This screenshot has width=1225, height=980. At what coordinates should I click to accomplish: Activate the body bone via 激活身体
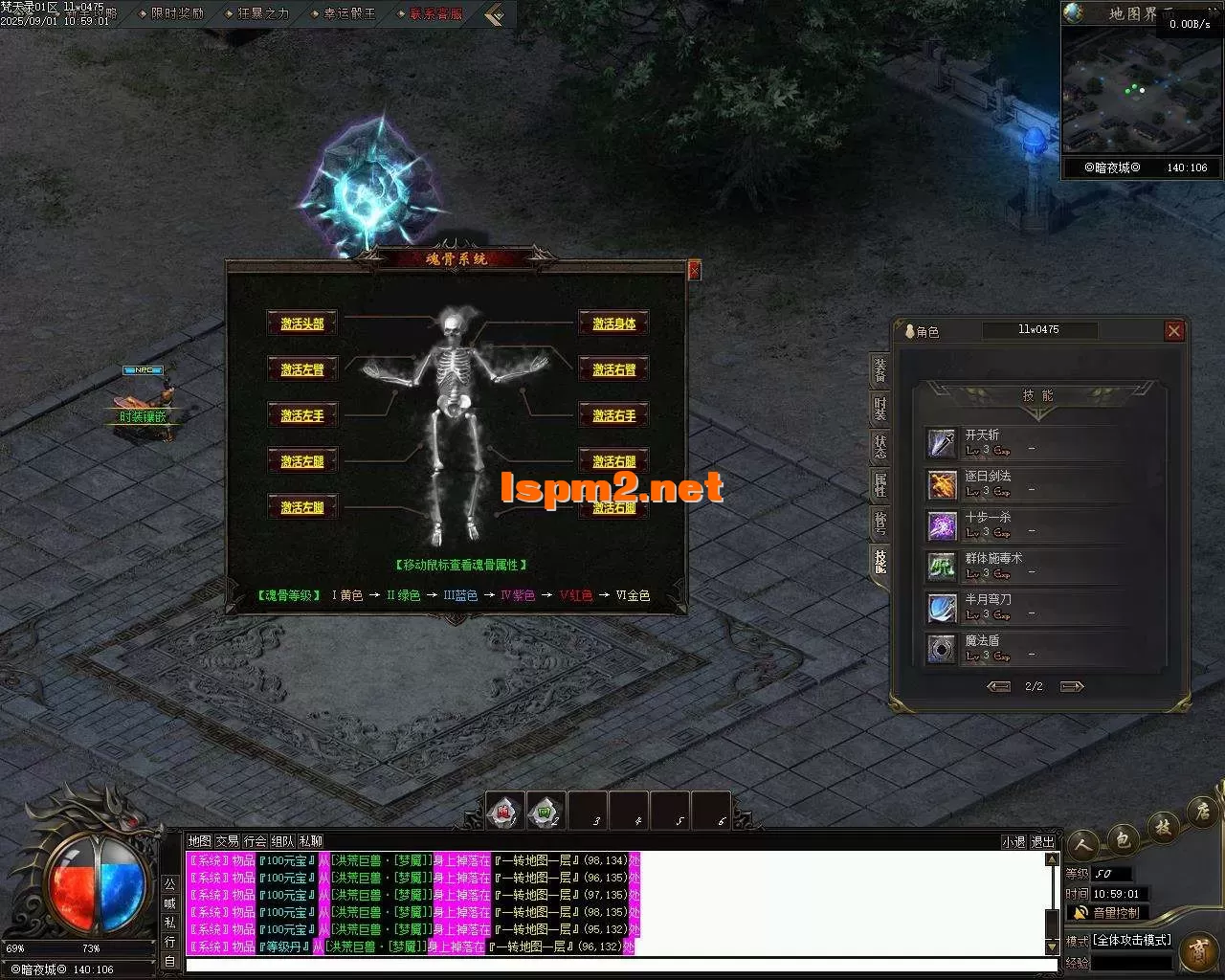pyautogui.click(x=613, y=323)
